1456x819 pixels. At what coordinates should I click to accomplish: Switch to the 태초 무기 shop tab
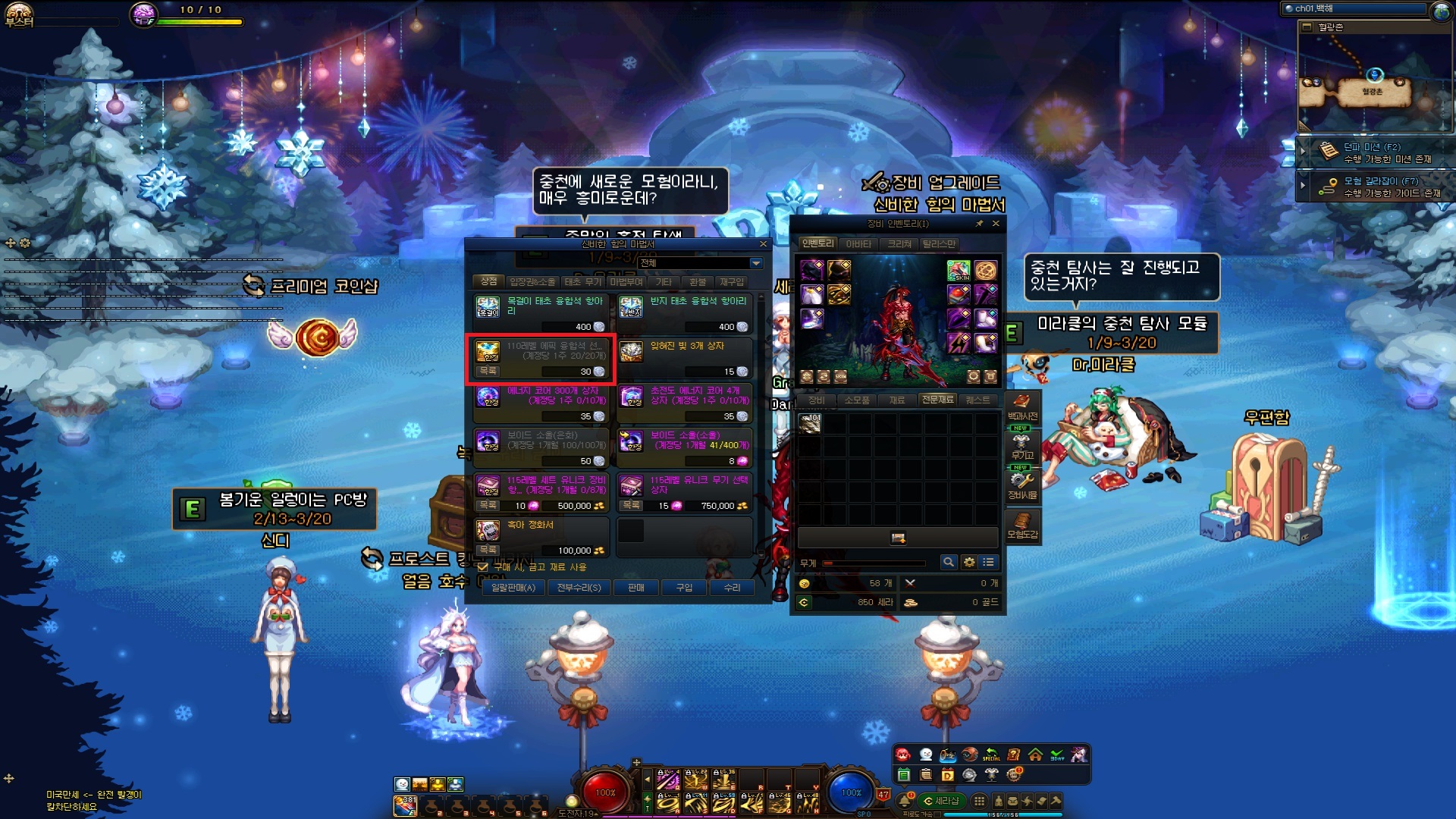click(582, 282)
